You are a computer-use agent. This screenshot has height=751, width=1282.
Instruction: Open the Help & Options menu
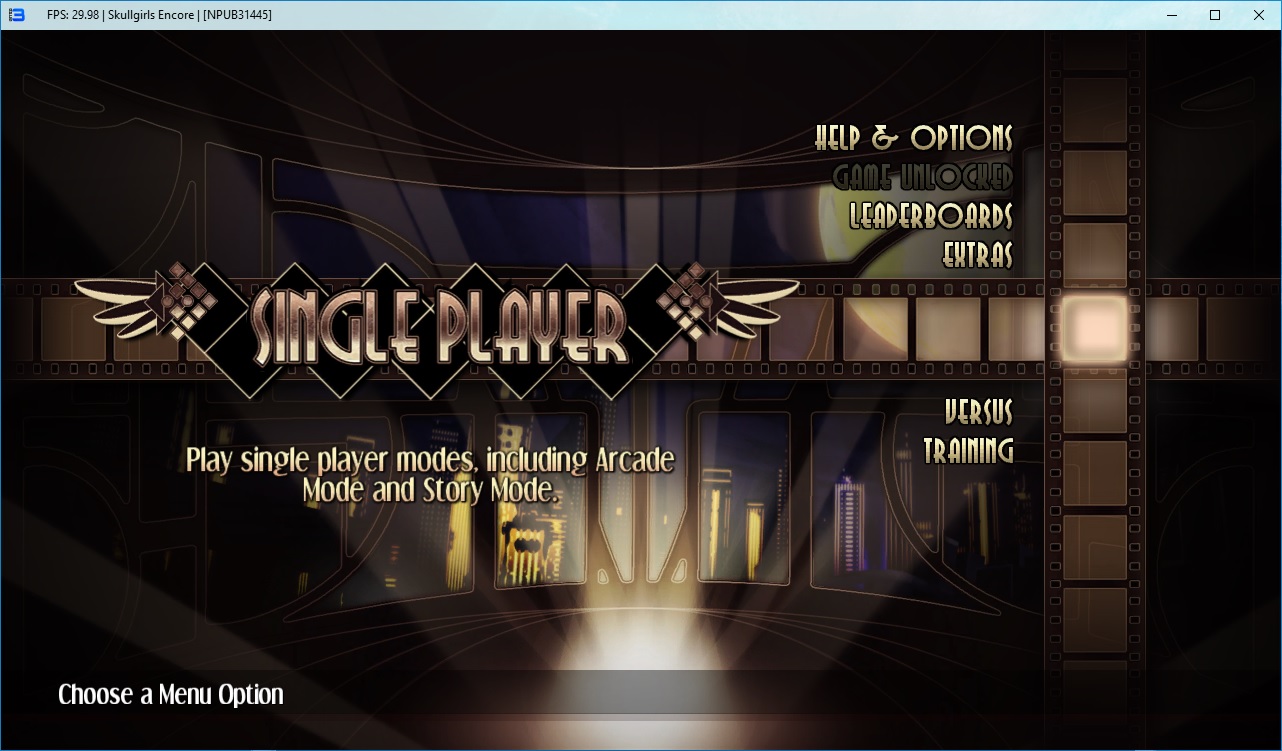(913, 138)
